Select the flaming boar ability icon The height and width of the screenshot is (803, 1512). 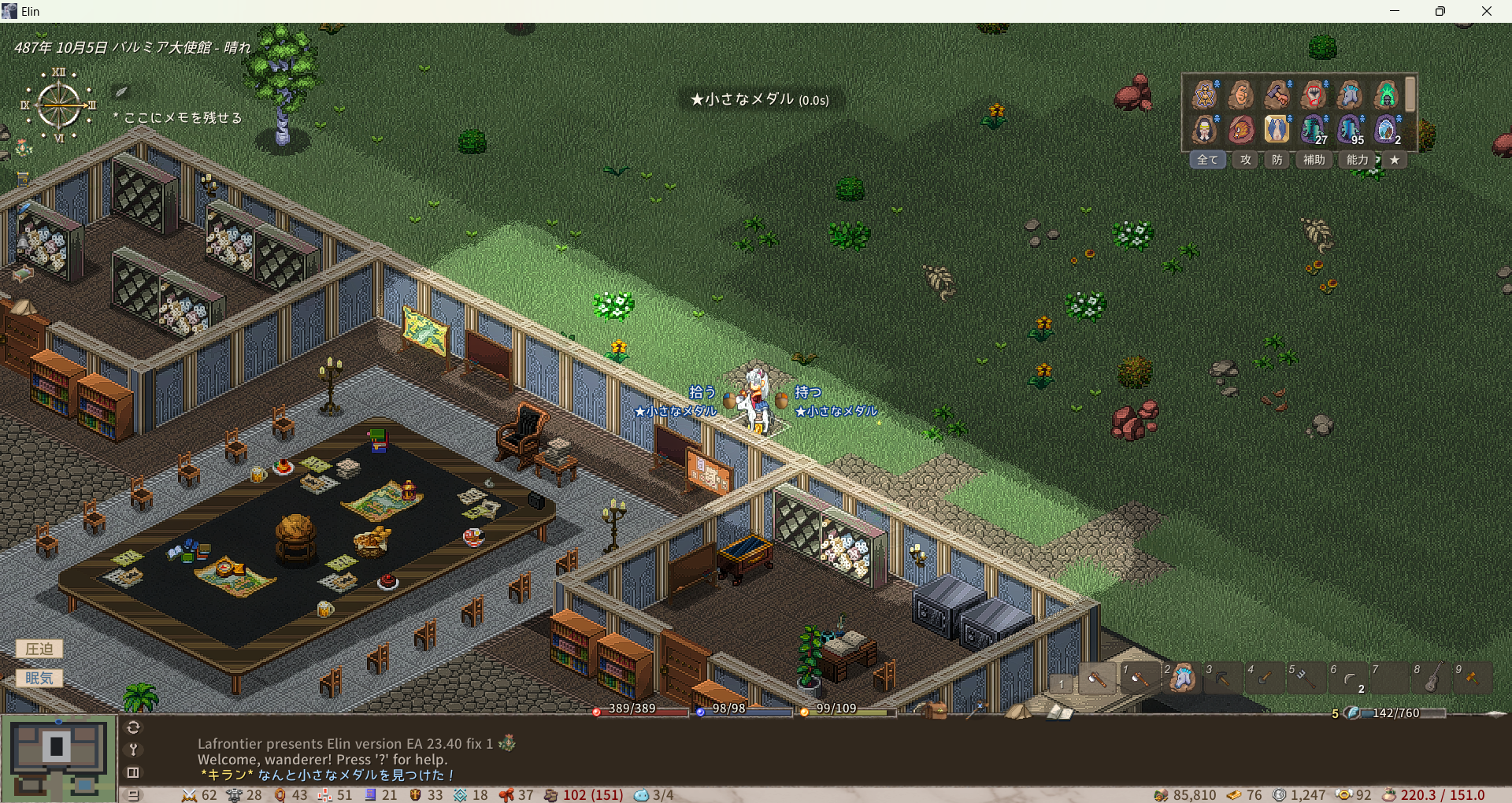(x=1241, y=129)
